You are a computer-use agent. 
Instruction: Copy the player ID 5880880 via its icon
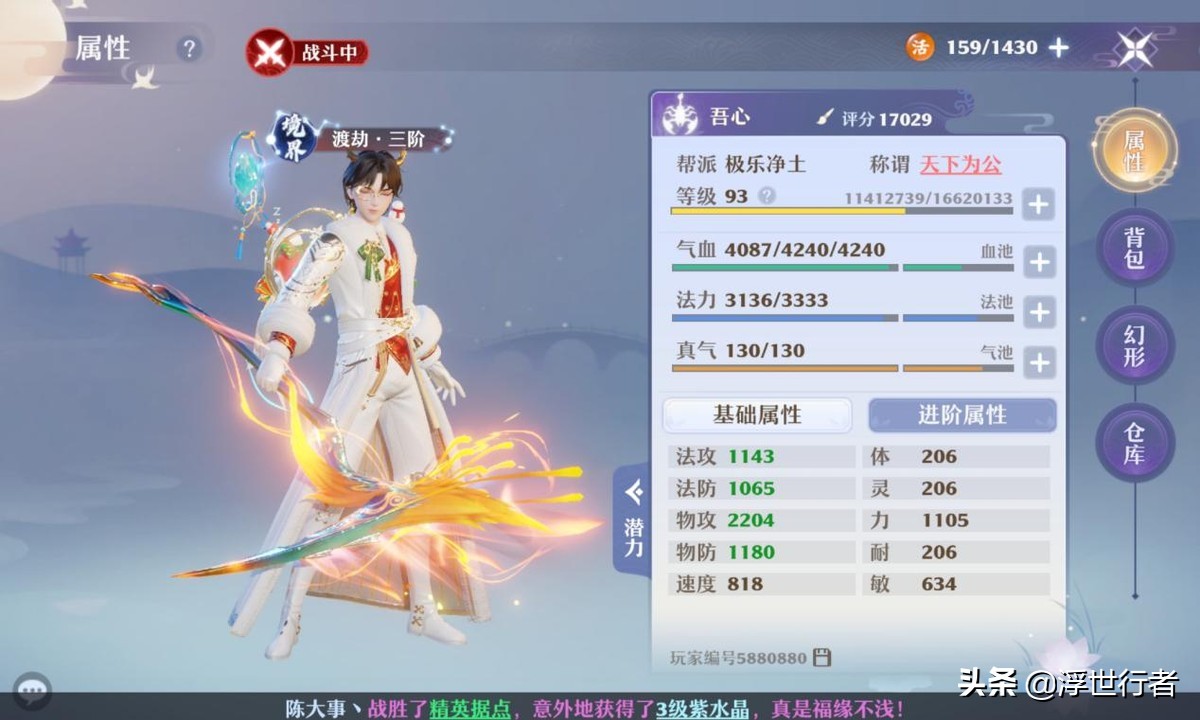click(x=823, y=657)
